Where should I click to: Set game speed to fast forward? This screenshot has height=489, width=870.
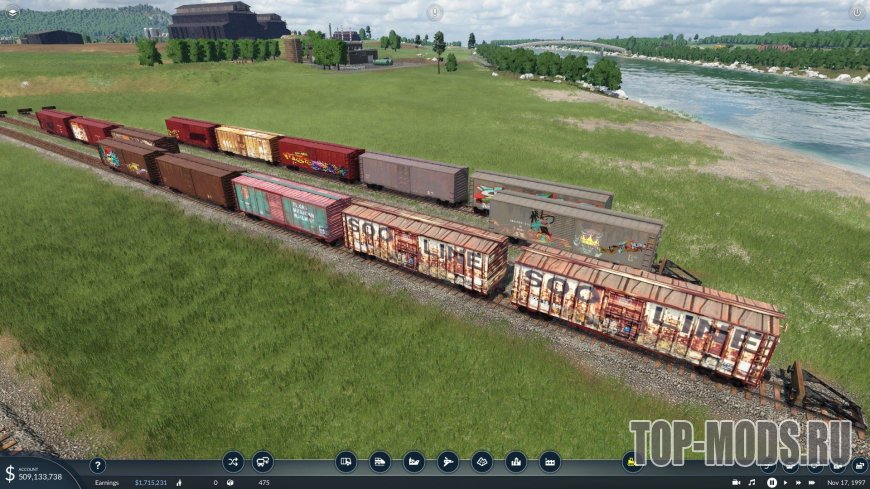[797, 482]
